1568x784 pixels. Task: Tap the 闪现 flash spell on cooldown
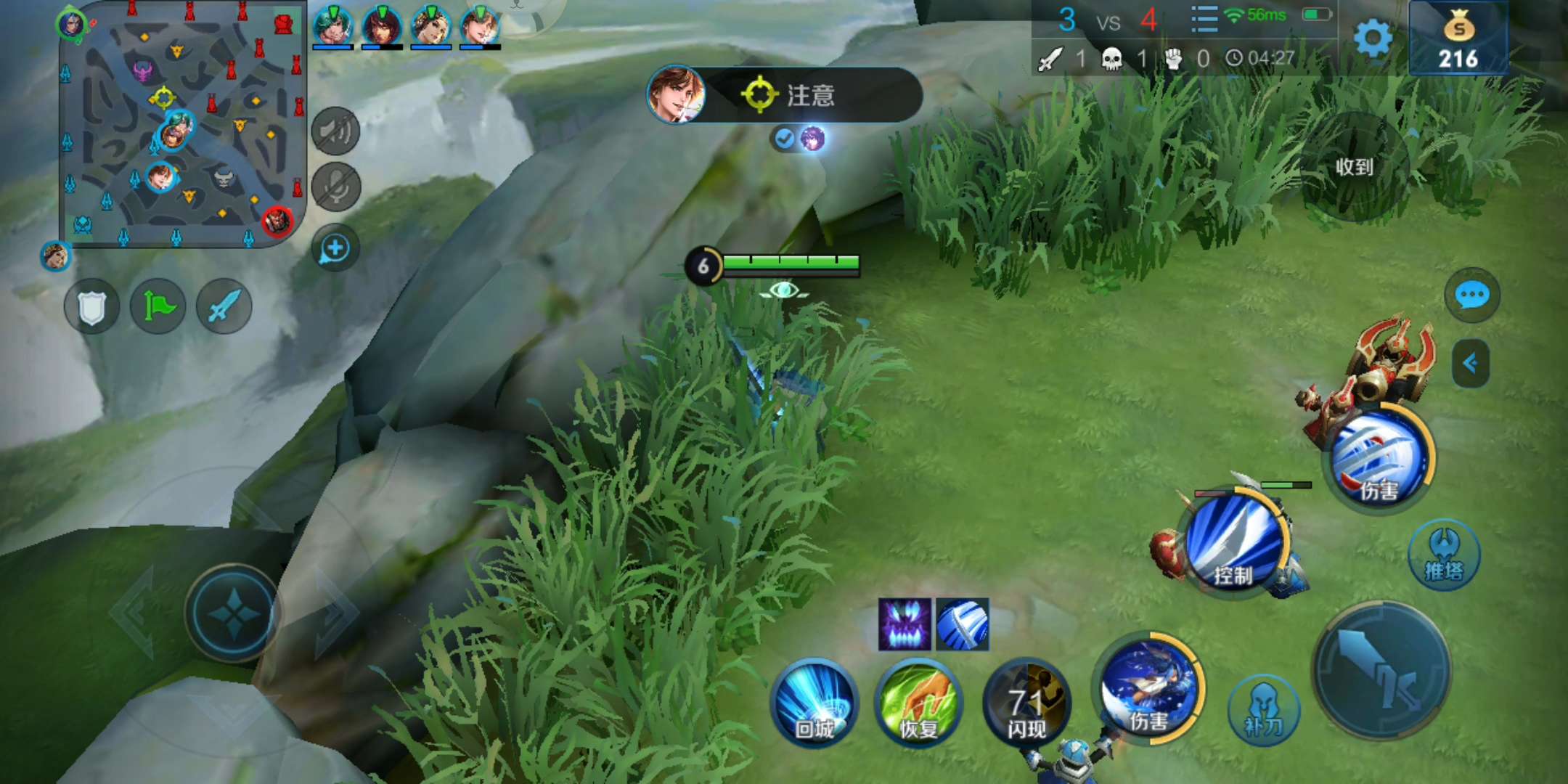1026,703
